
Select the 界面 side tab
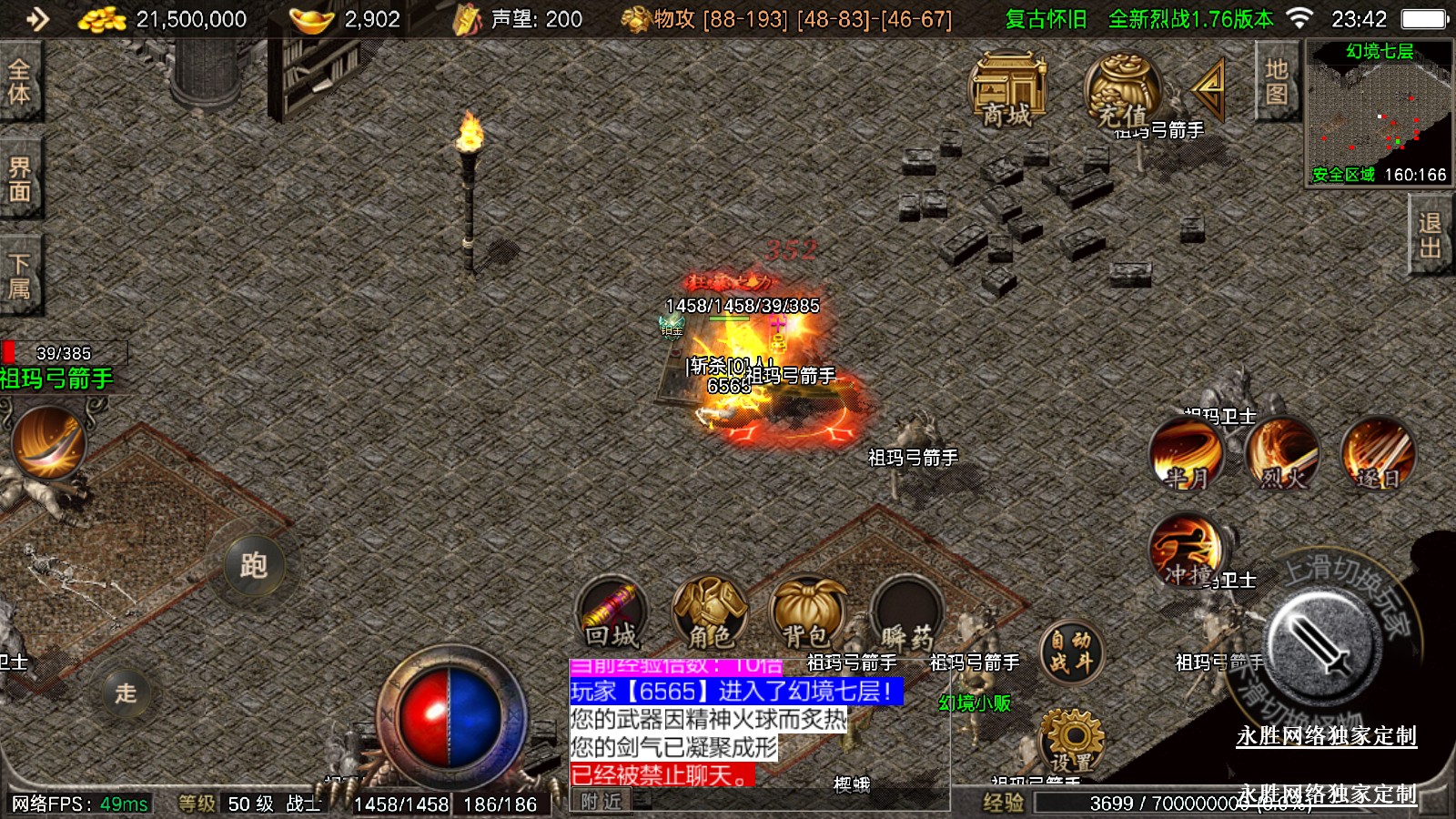(19, 178)
